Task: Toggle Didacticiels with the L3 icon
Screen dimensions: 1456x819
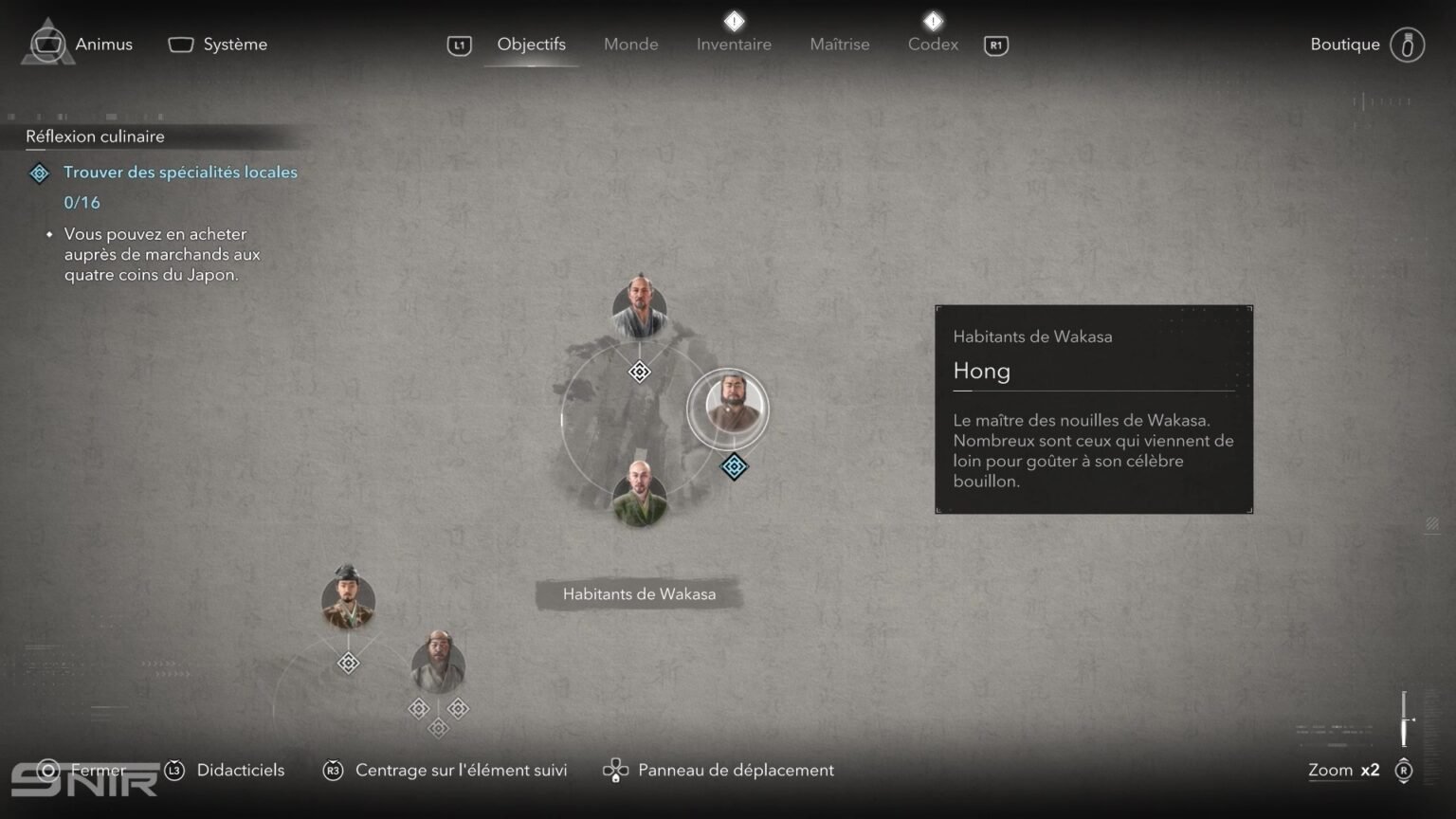Action: coord(173,771)
